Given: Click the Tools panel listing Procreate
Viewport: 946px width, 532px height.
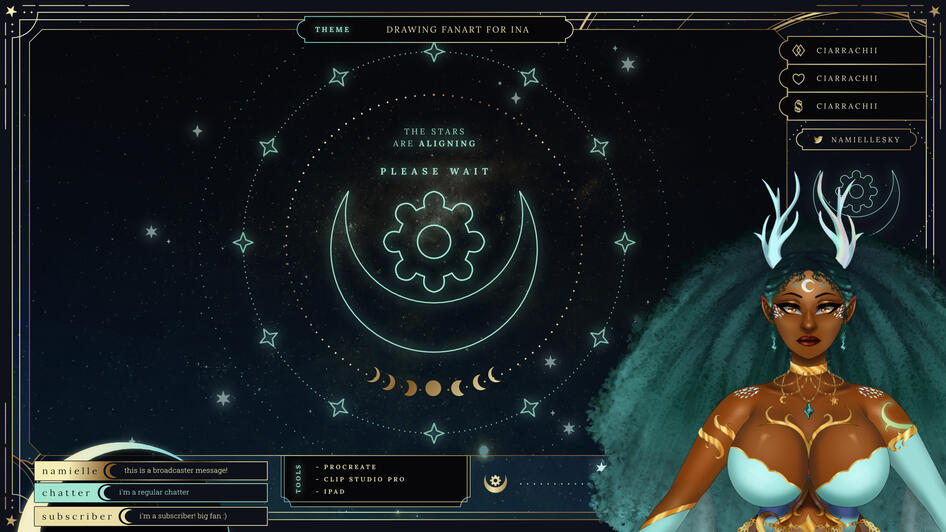Looking at the screenshot, I should [375, 479].
